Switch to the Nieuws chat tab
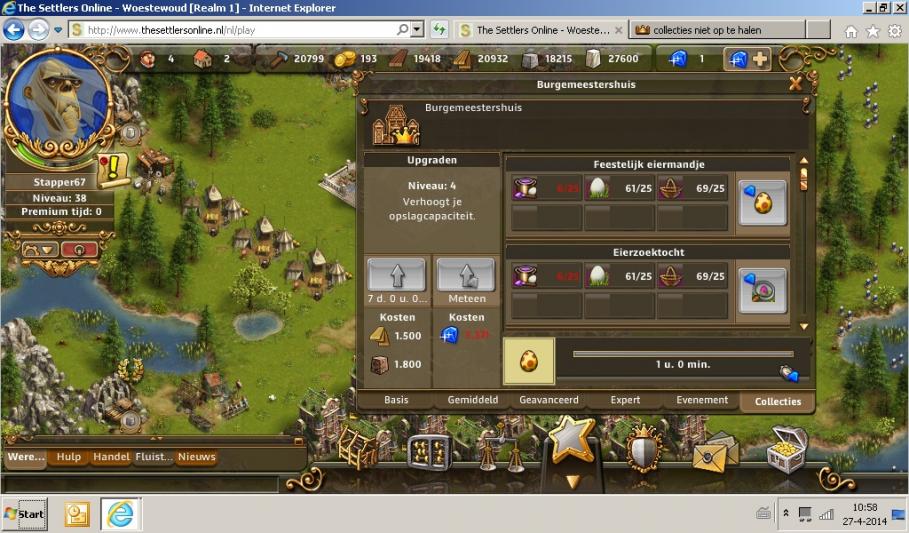This screenshot has height=533, width=909. pyautogui.click(x=196, y=457)
